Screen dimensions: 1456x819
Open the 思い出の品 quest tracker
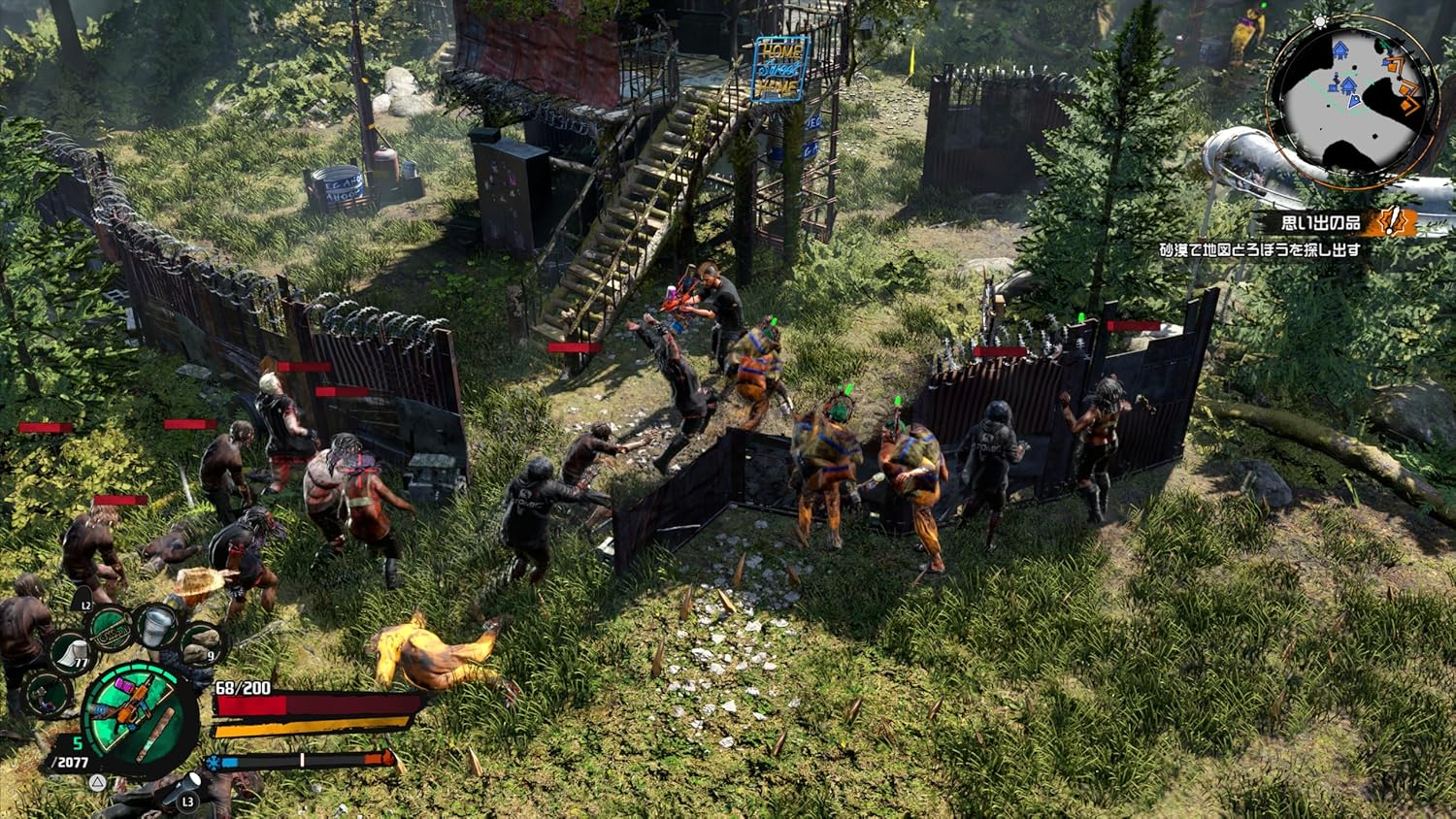click(1320, 222)
